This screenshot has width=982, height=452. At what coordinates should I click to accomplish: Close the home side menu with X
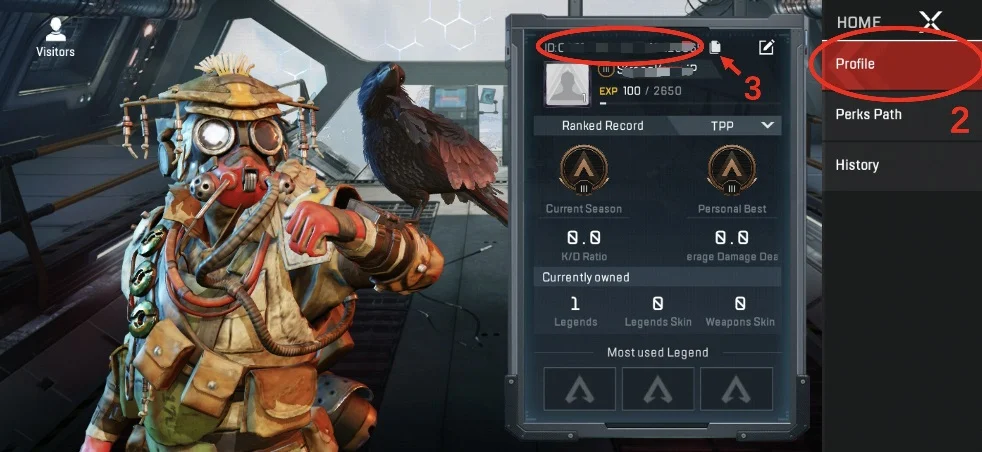[x=930, y=21]
